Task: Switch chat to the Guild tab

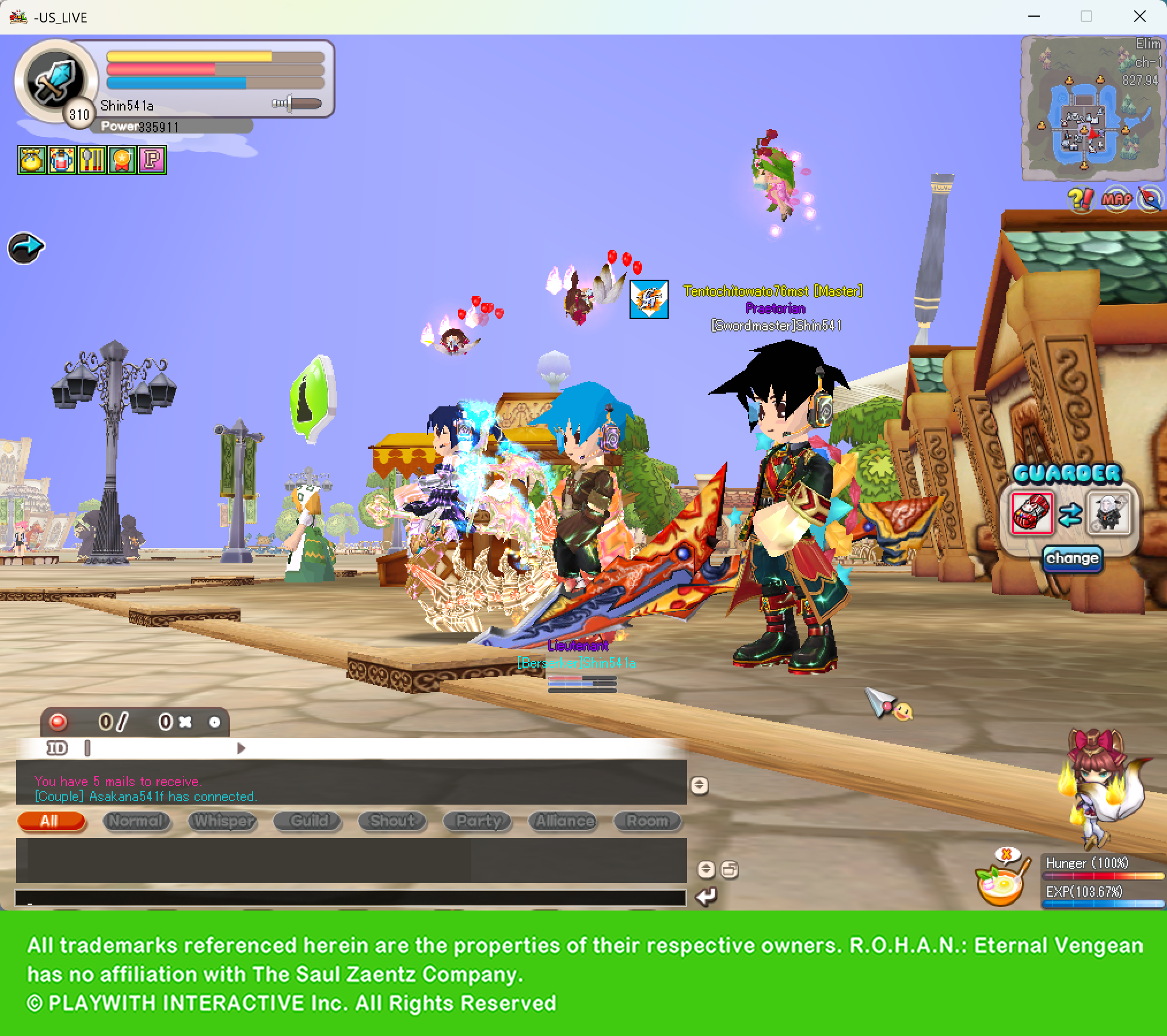Action: click(308, 821)
